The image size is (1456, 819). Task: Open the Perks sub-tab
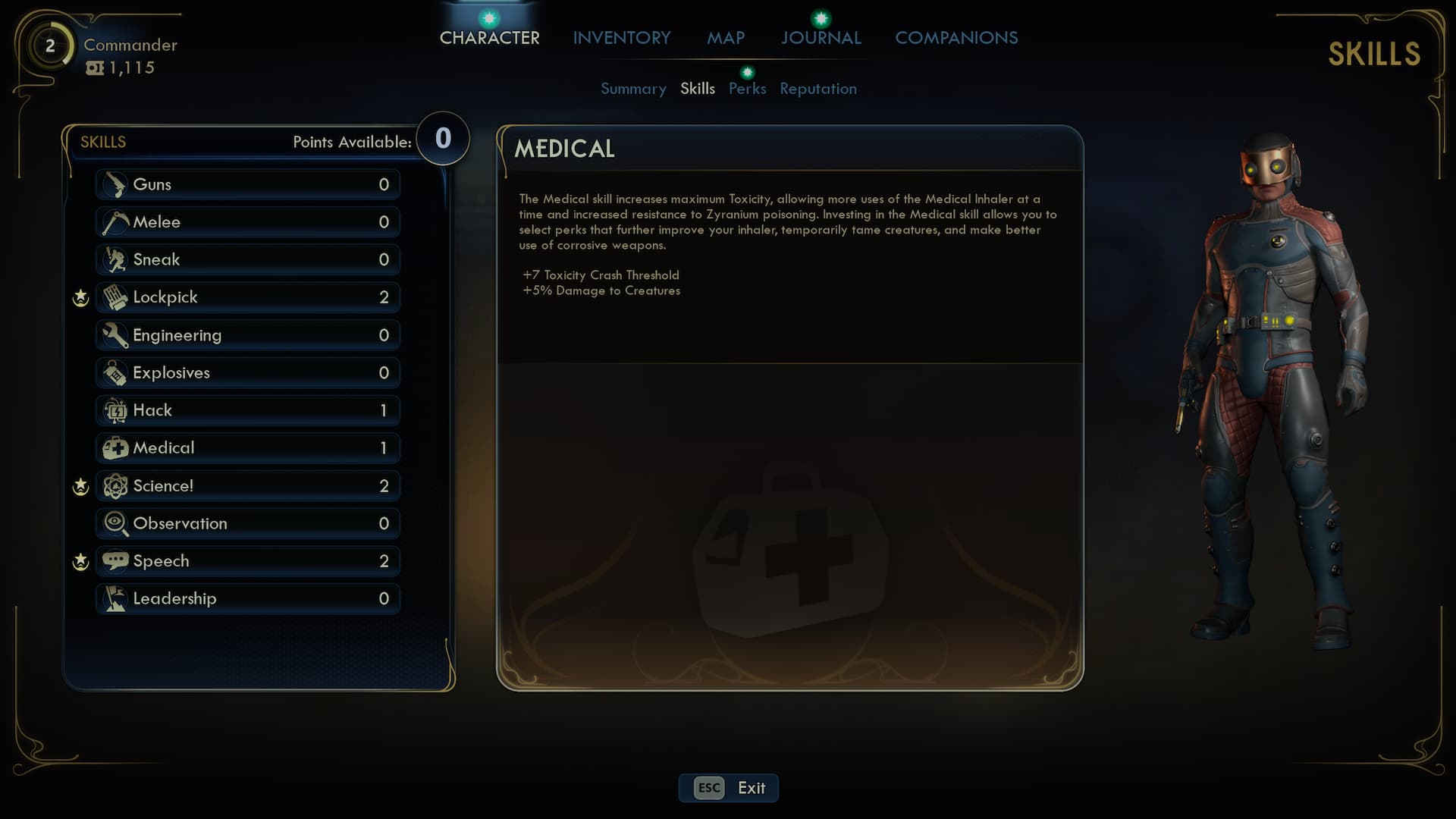tap(747, 89)
